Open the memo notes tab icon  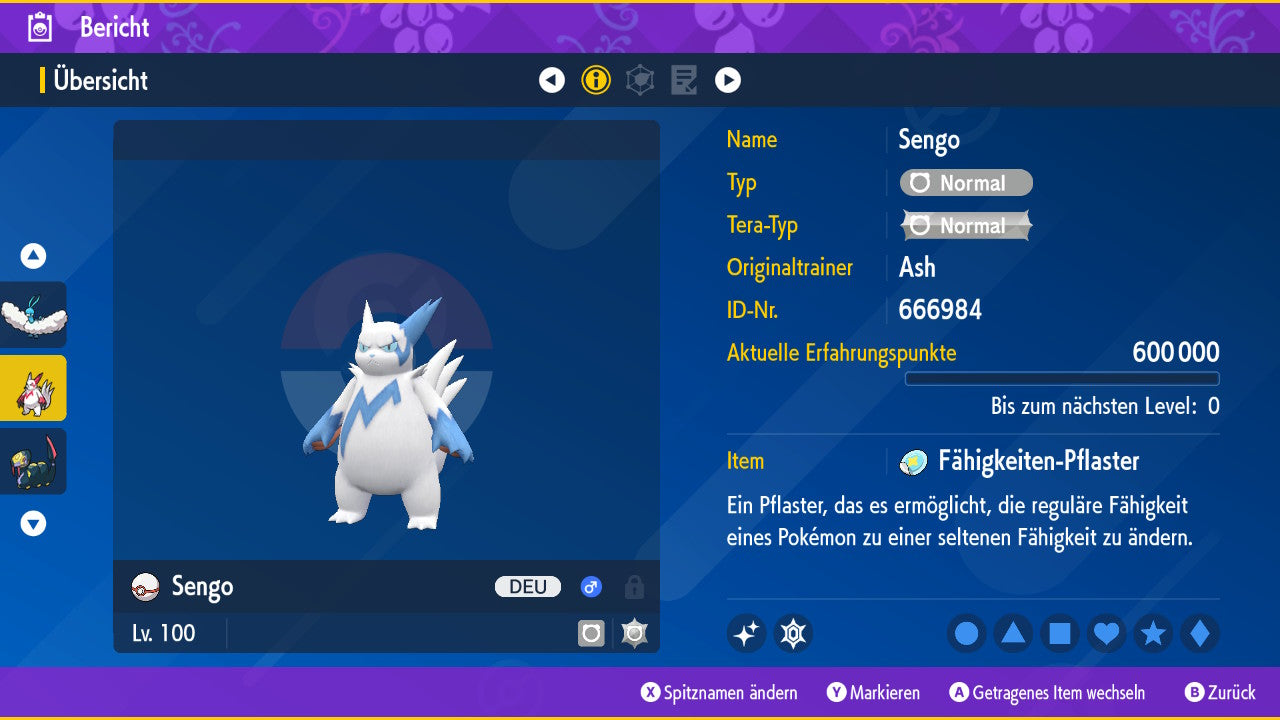(x=684, y=80)
